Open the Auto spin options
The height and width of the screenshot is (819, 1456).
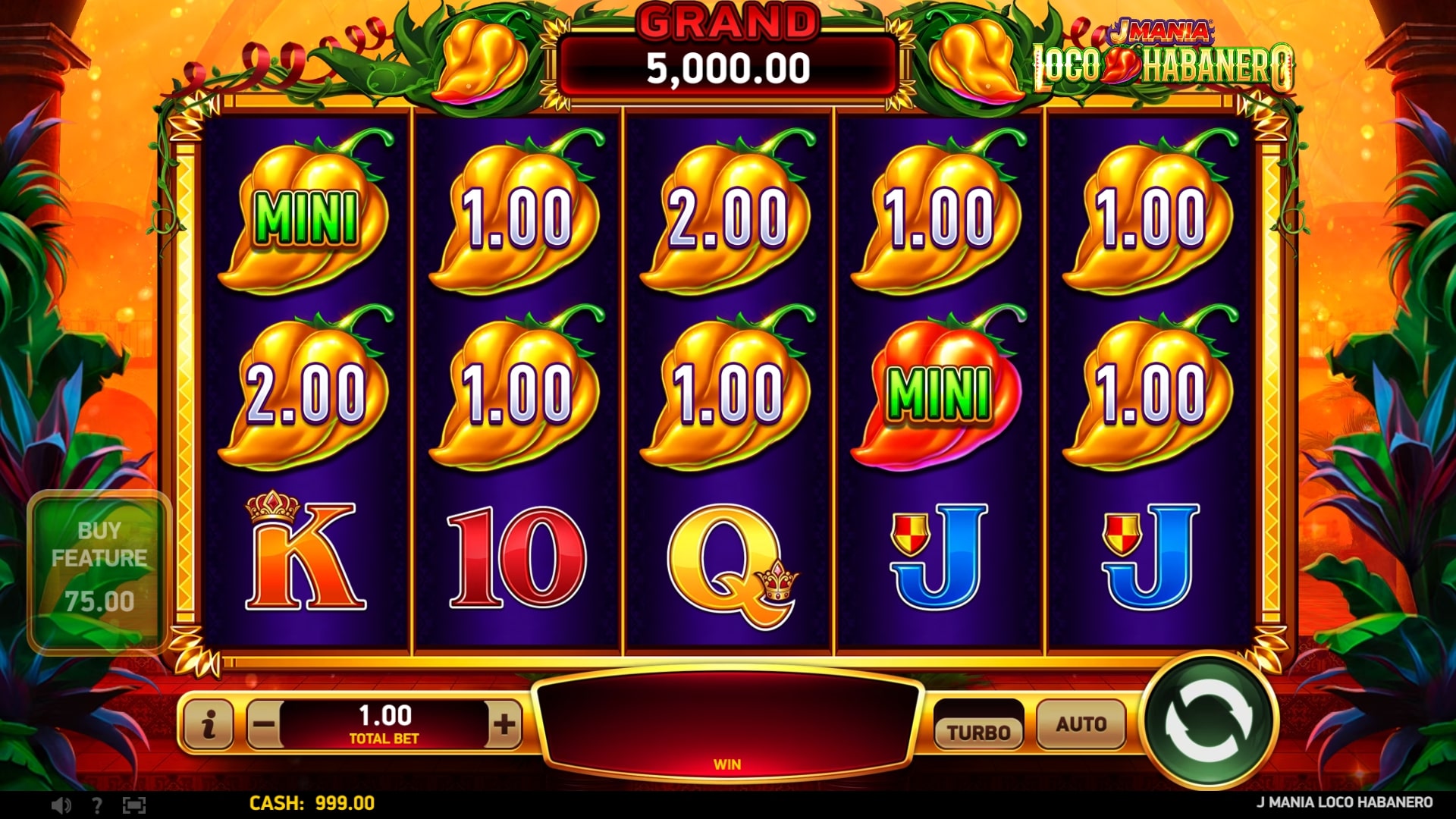coord(1081,724)
